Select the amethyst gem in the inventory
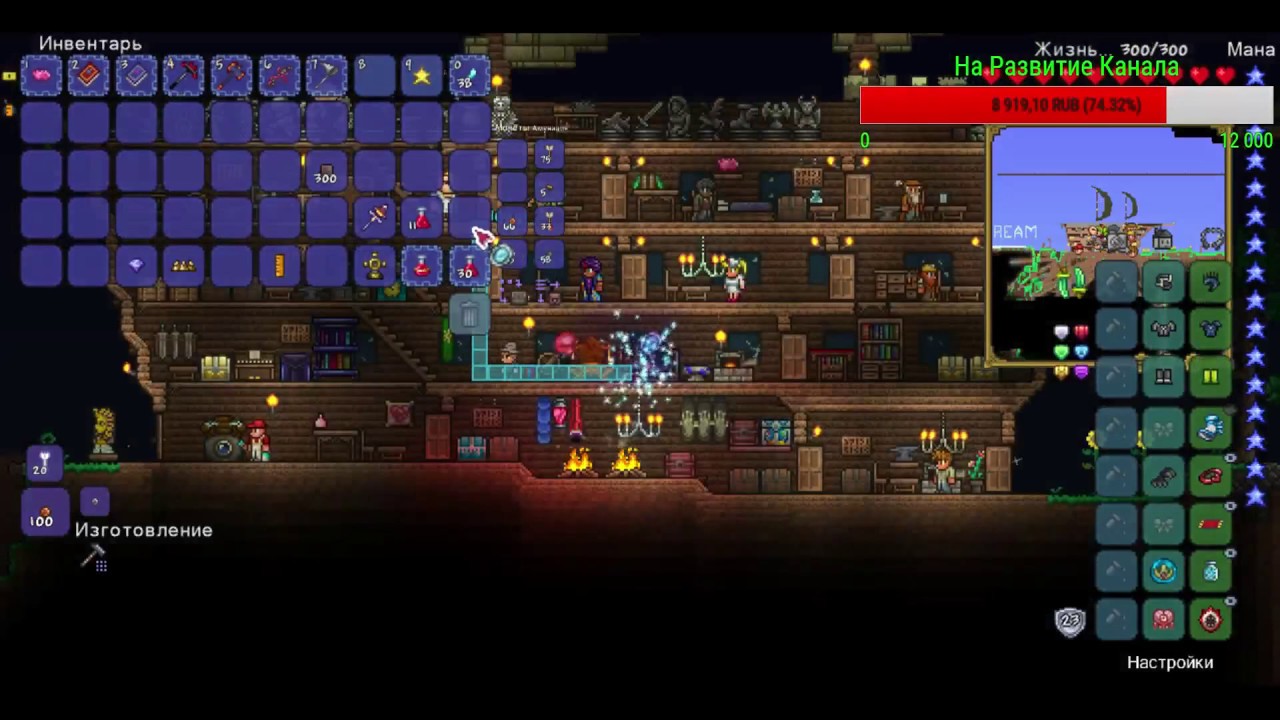Image resolution: width=1280 pixels, height=720 pixels. tap(135, 264)
